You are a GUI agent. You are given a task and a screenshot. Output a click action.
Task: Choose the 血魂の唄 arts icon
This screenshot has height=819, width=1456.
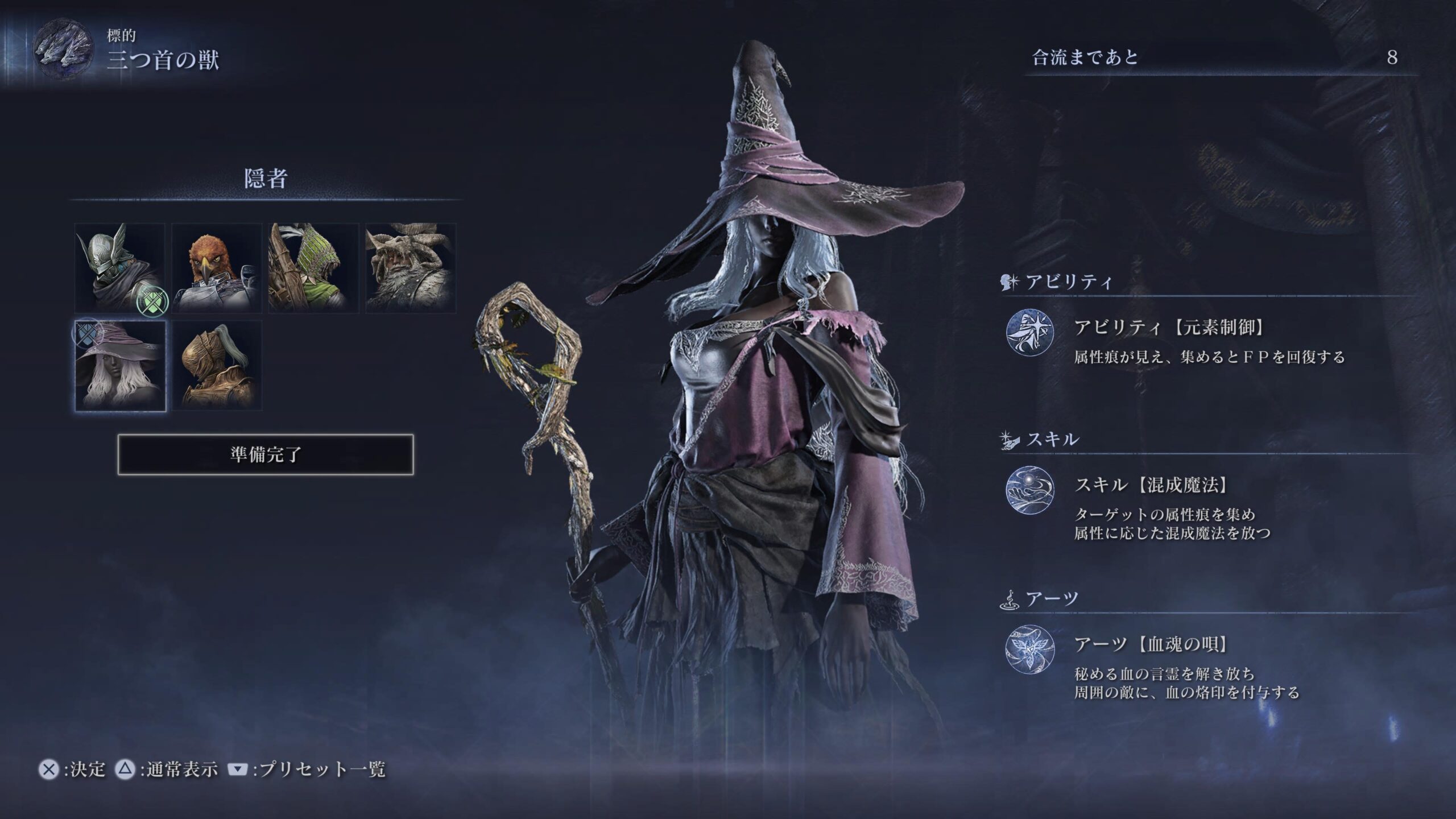[1030, 649]
